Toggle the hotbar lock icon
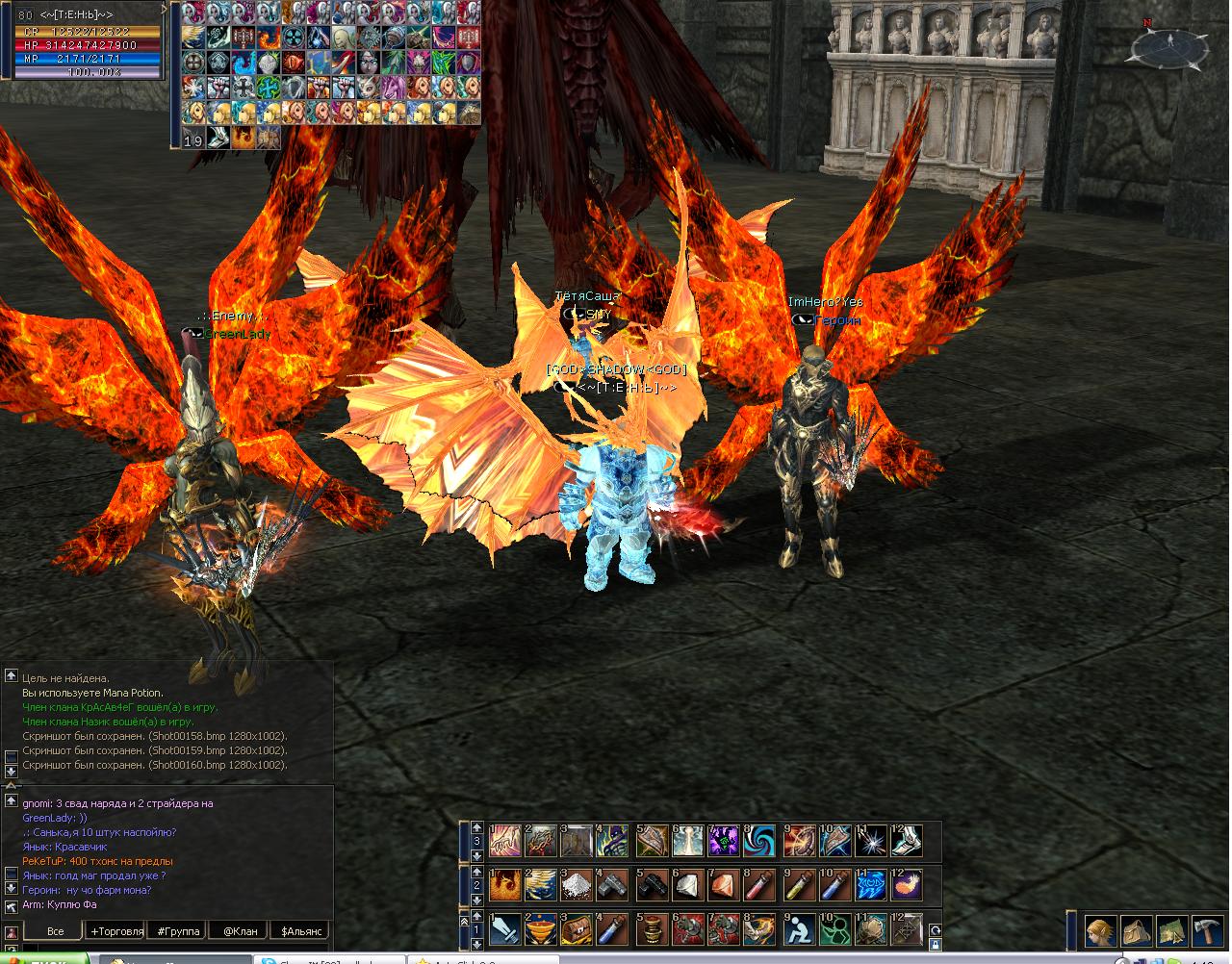 point(934,945)
